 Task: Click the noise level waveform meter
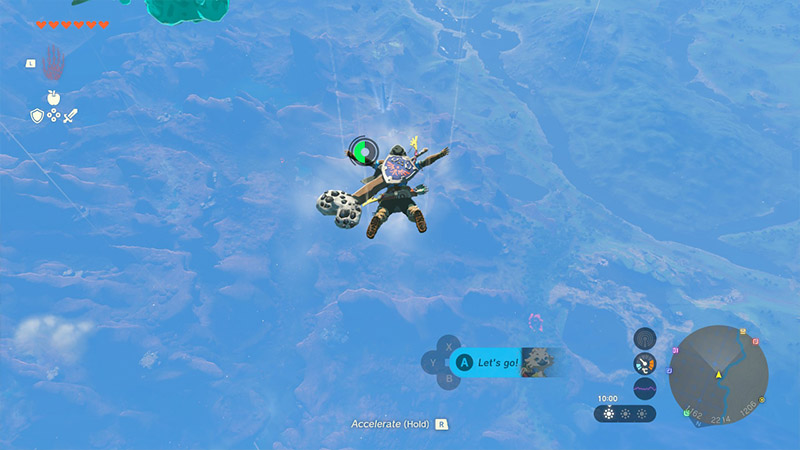coord(645,388)
